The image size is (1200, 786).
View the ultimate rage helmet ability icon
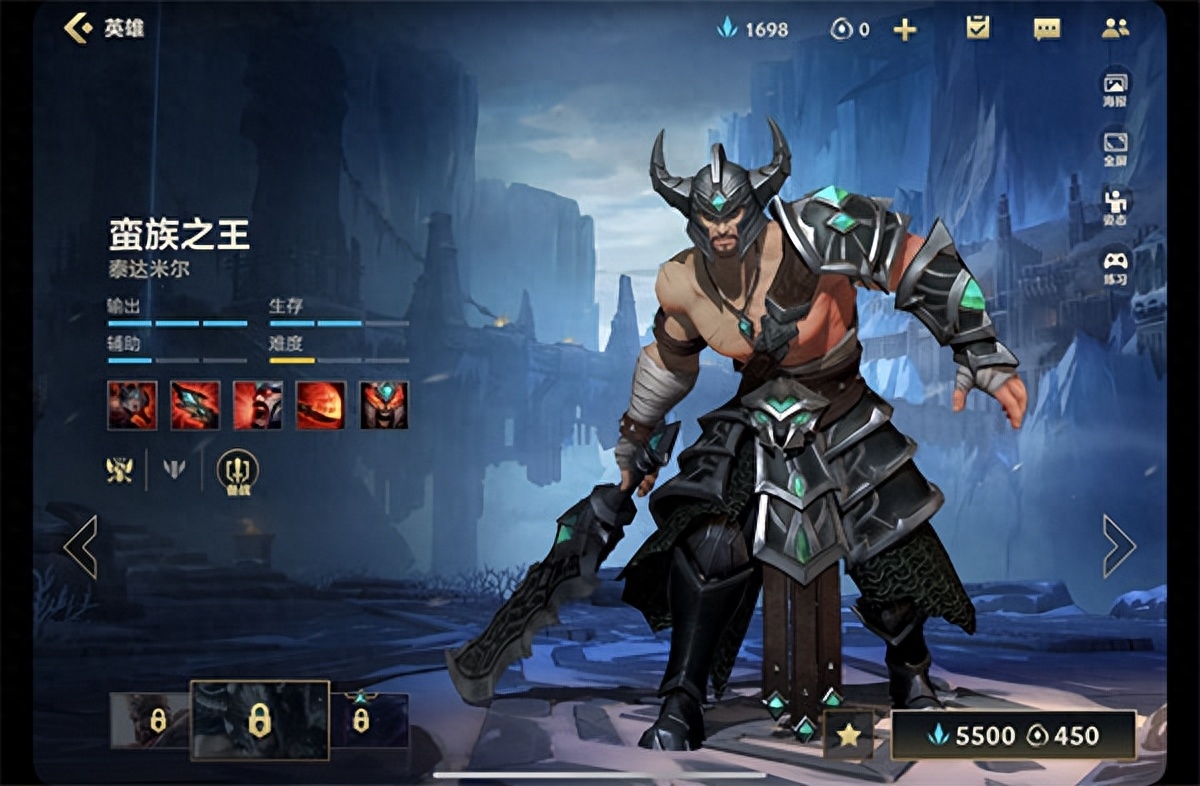point(384,405)
